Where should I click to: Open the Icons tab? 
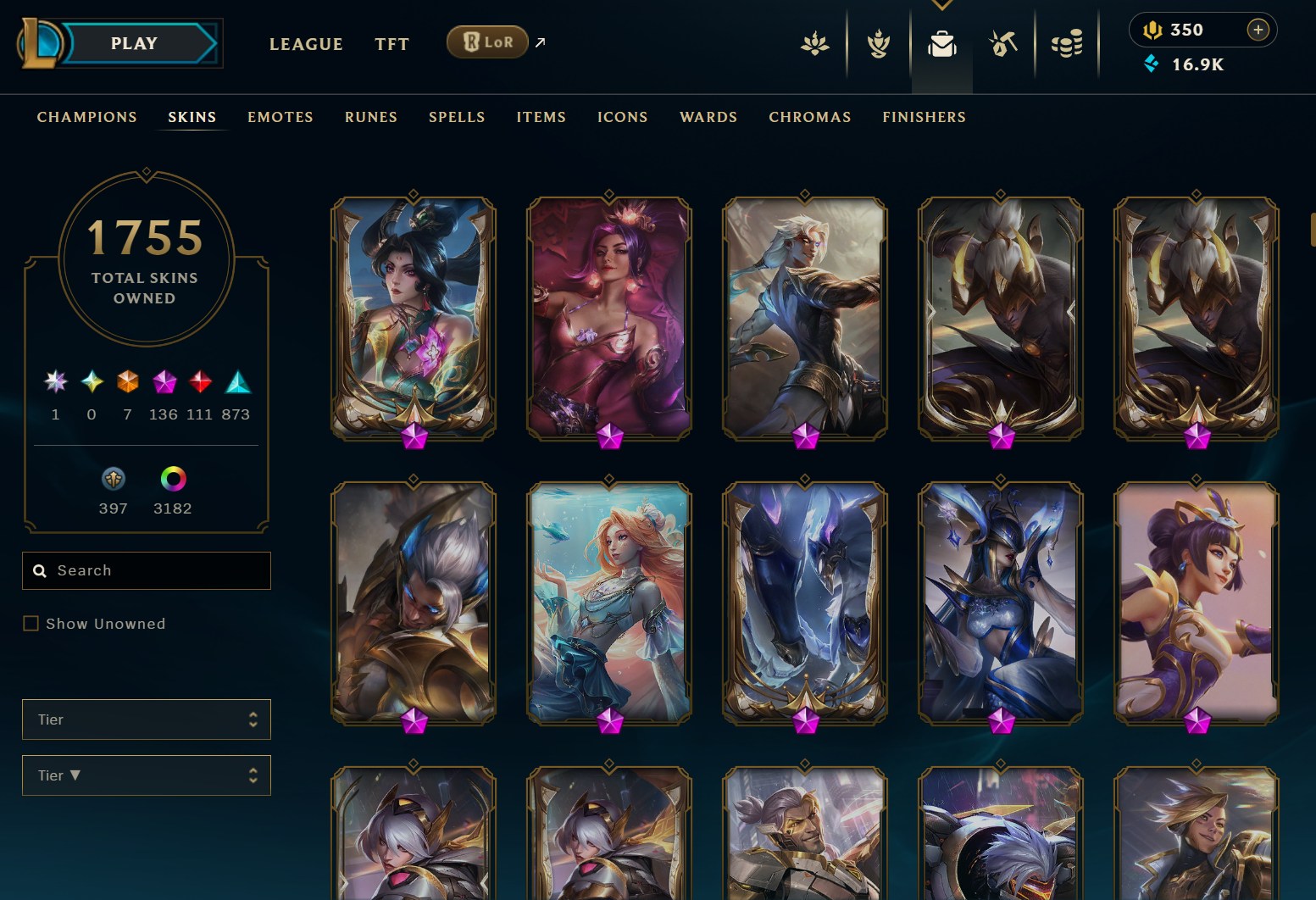[x=622, y=117]
